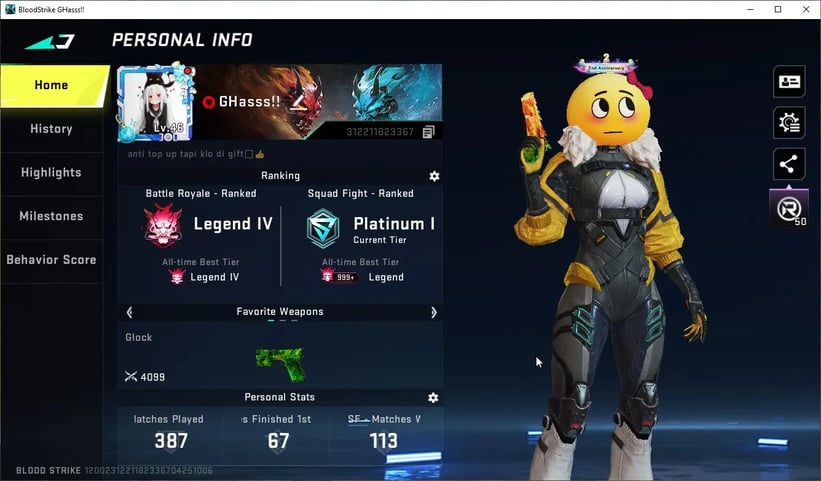Select the Glock favorite weapon card

click(279, 356)
